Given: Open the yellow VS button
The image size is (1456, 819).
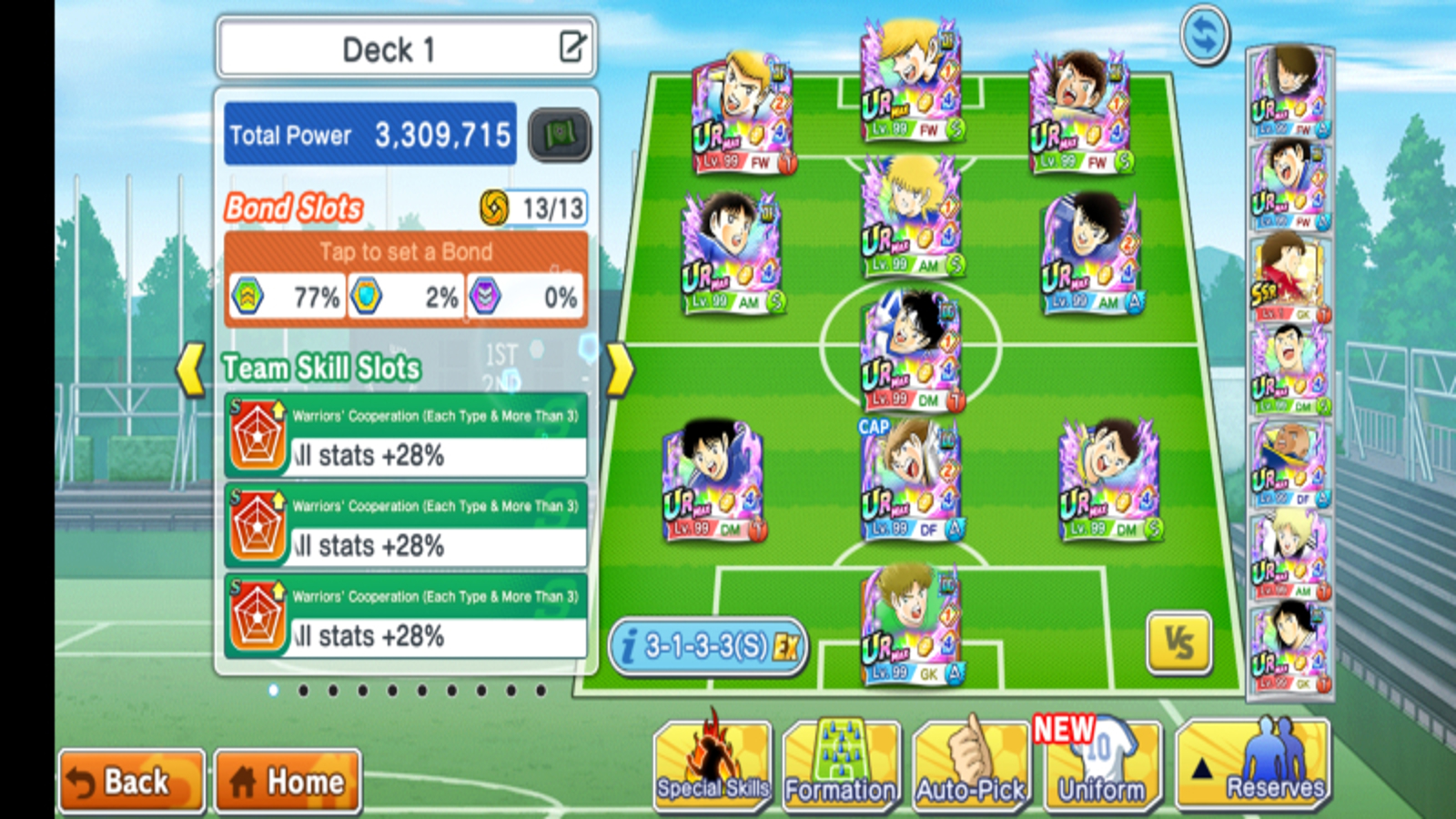Looking at the screenshot, I should tap(1178, 644).
